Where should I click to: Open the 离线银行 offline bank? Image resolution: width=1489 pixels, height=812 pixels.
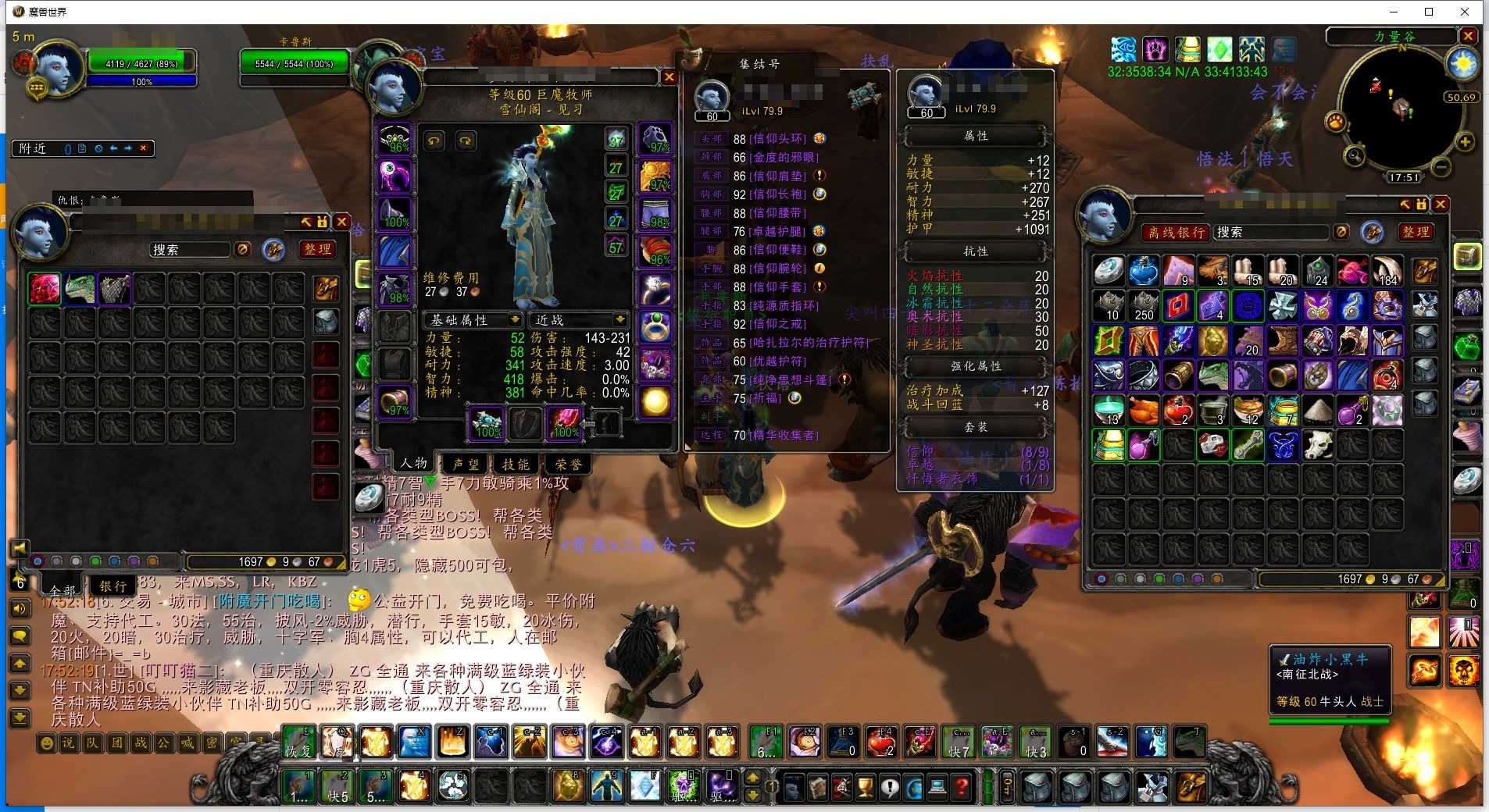pyautogui.click(x=1175, y=232)
